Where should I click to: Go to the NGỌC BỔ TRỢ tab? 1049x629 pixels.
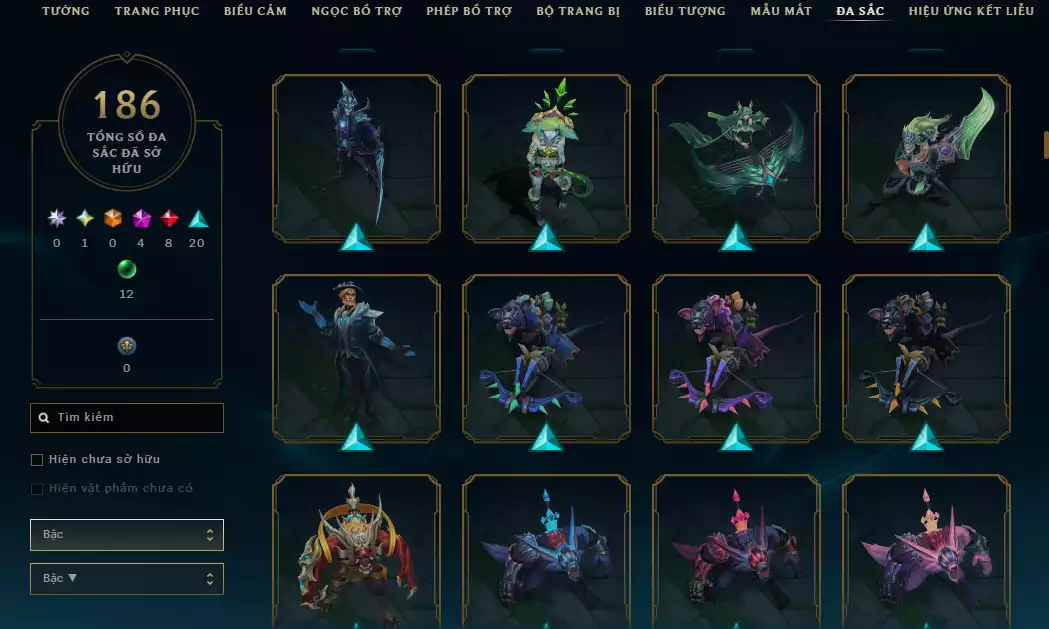coord(356,11)
